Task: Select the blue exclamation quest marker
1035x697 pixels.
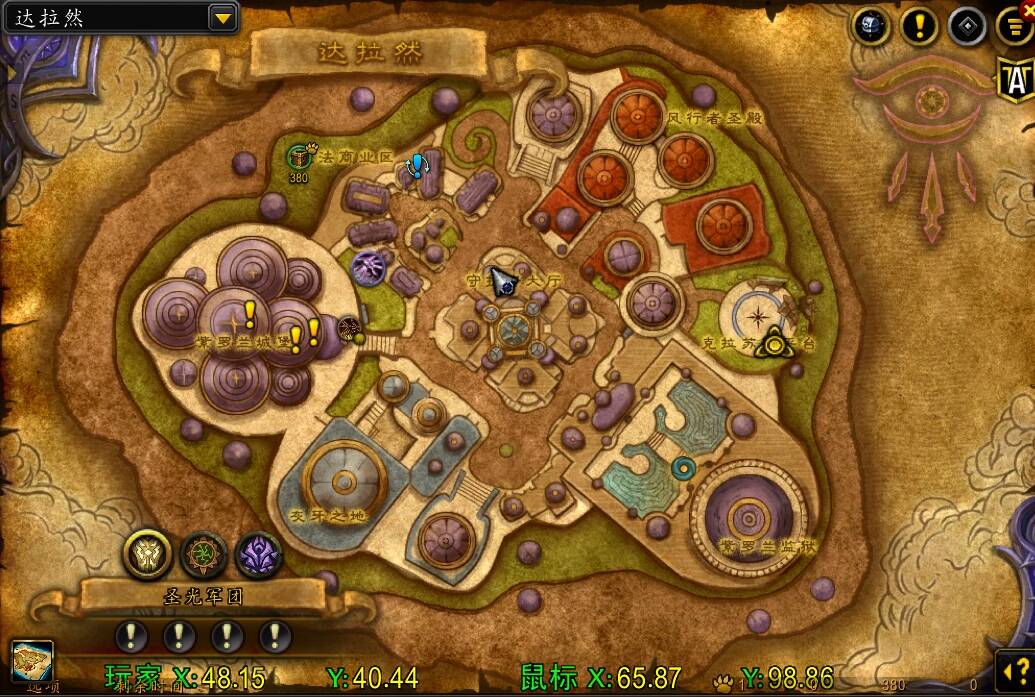Action: [416, 165]
